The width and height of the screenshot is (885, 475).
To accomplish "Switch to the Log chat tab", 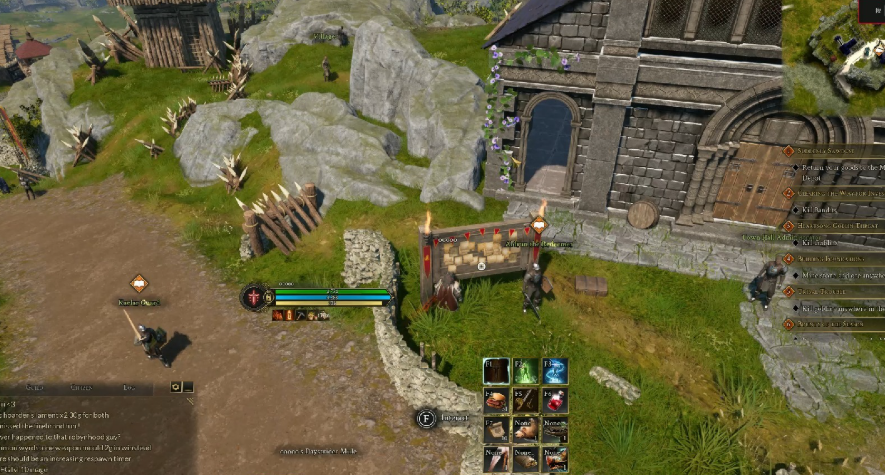I will (x=128, y=386).
